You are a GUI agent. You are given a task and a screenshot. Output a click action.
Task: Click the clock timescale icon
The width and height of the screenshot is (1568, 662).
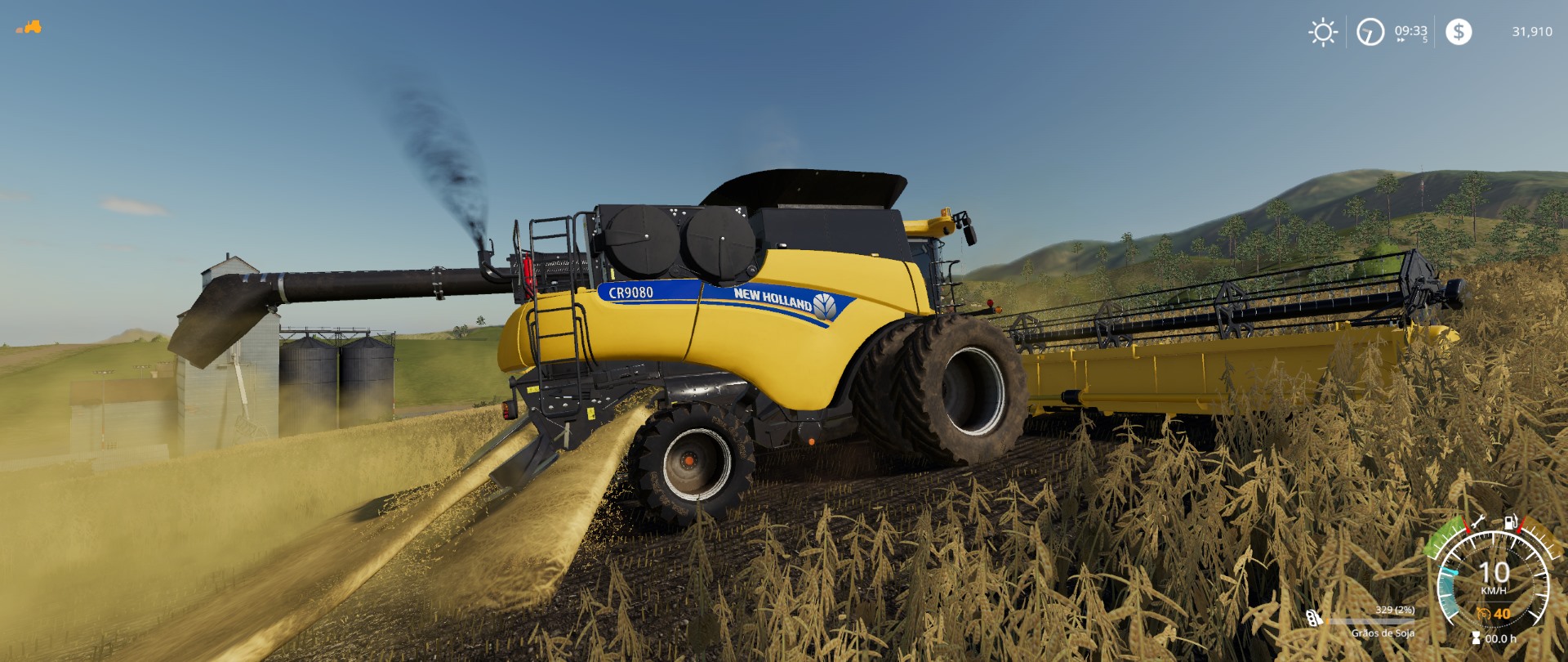click(x=1370, y=33)
